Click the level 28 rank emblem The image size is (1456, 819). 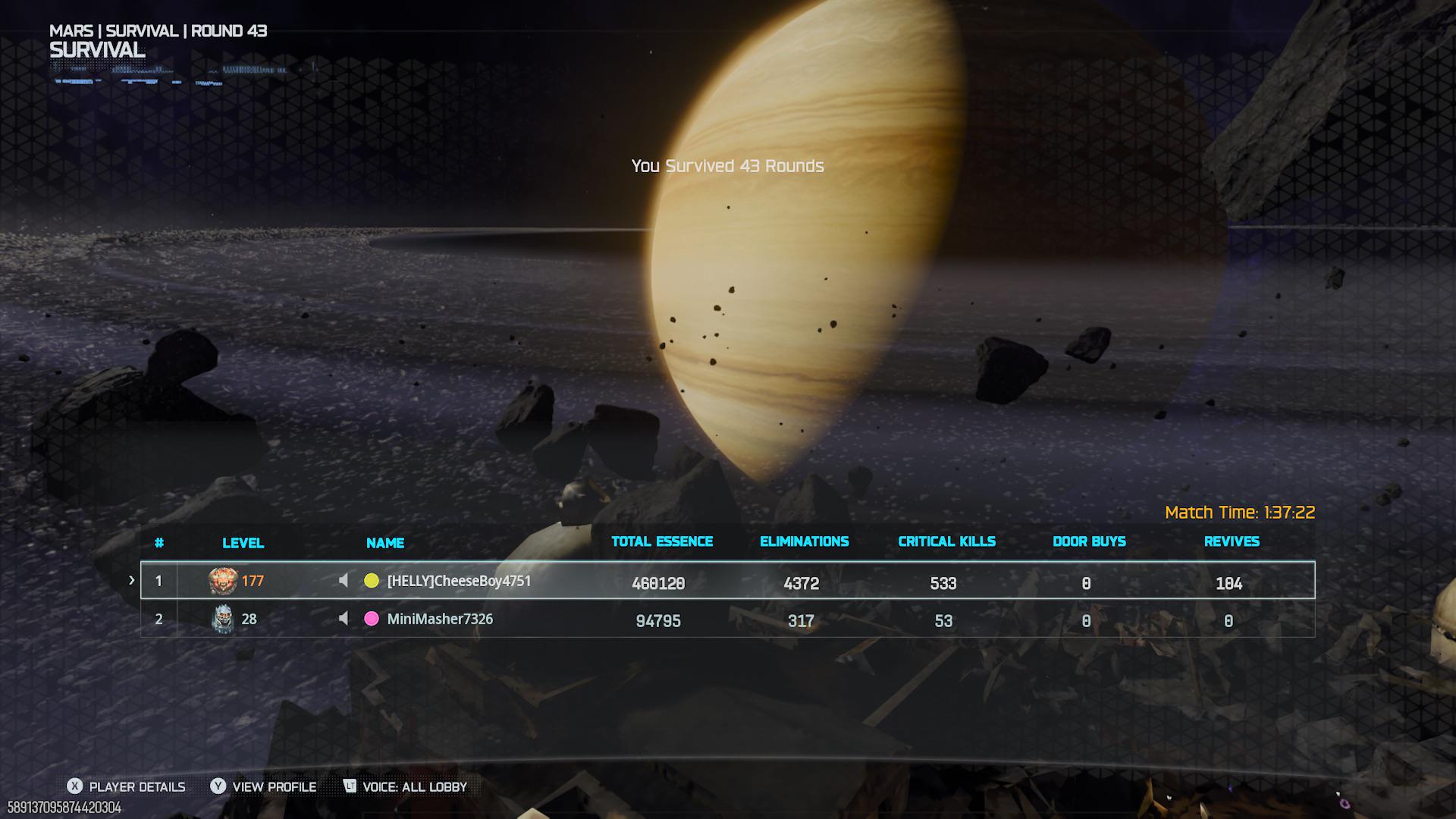click(x=222, y=619)
